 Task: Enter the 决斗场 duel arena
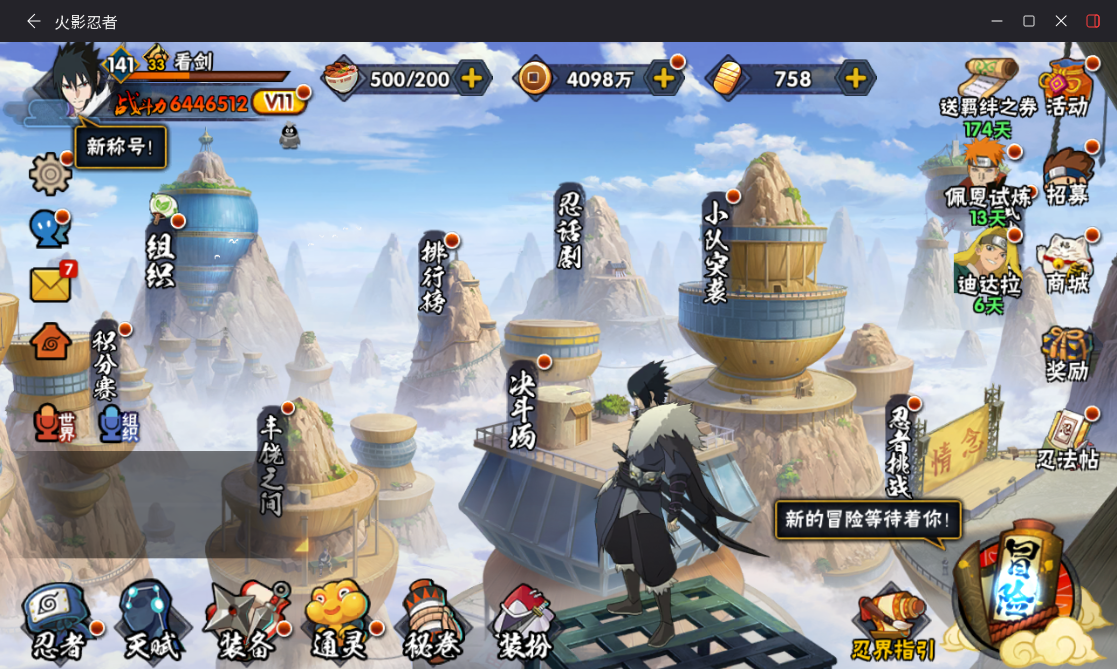523,408
